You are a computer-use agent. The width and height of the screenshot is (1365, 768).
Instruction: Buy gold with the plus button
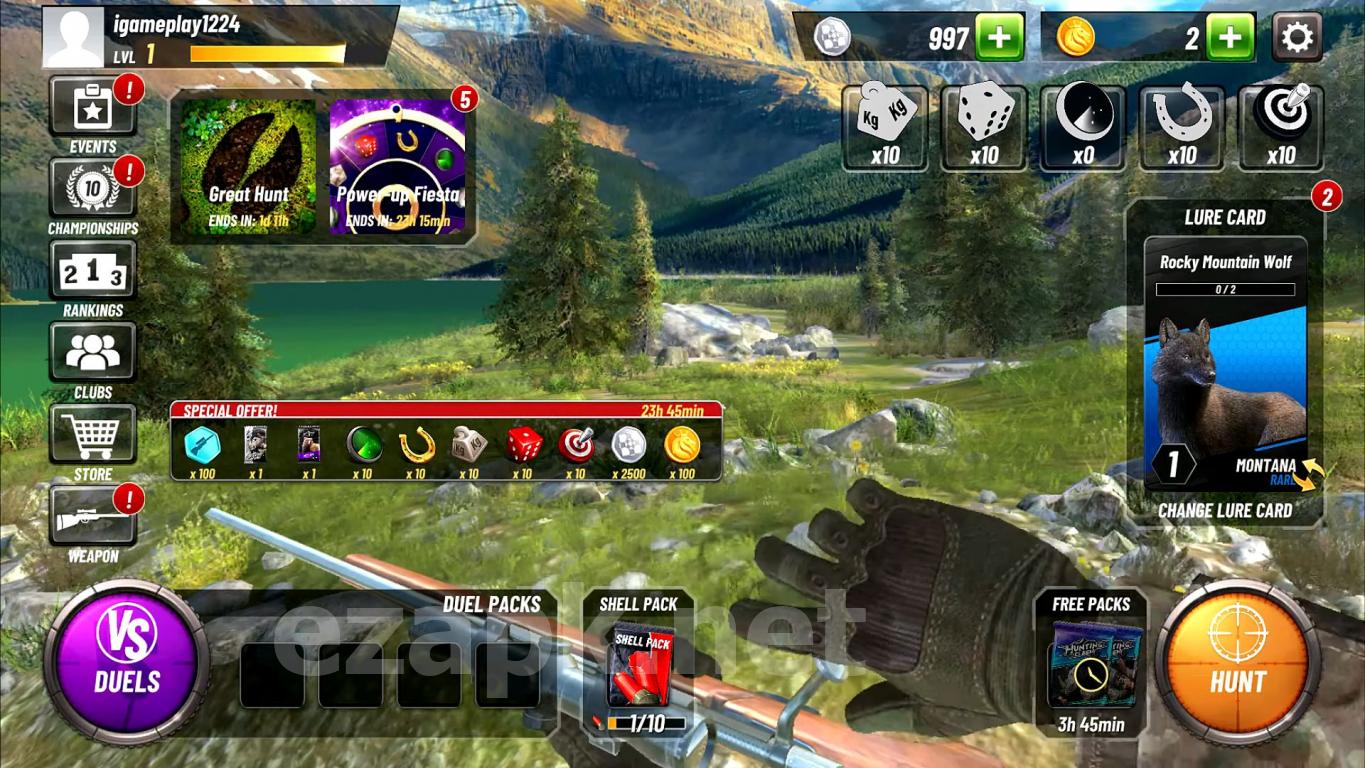click(1229, 39)
